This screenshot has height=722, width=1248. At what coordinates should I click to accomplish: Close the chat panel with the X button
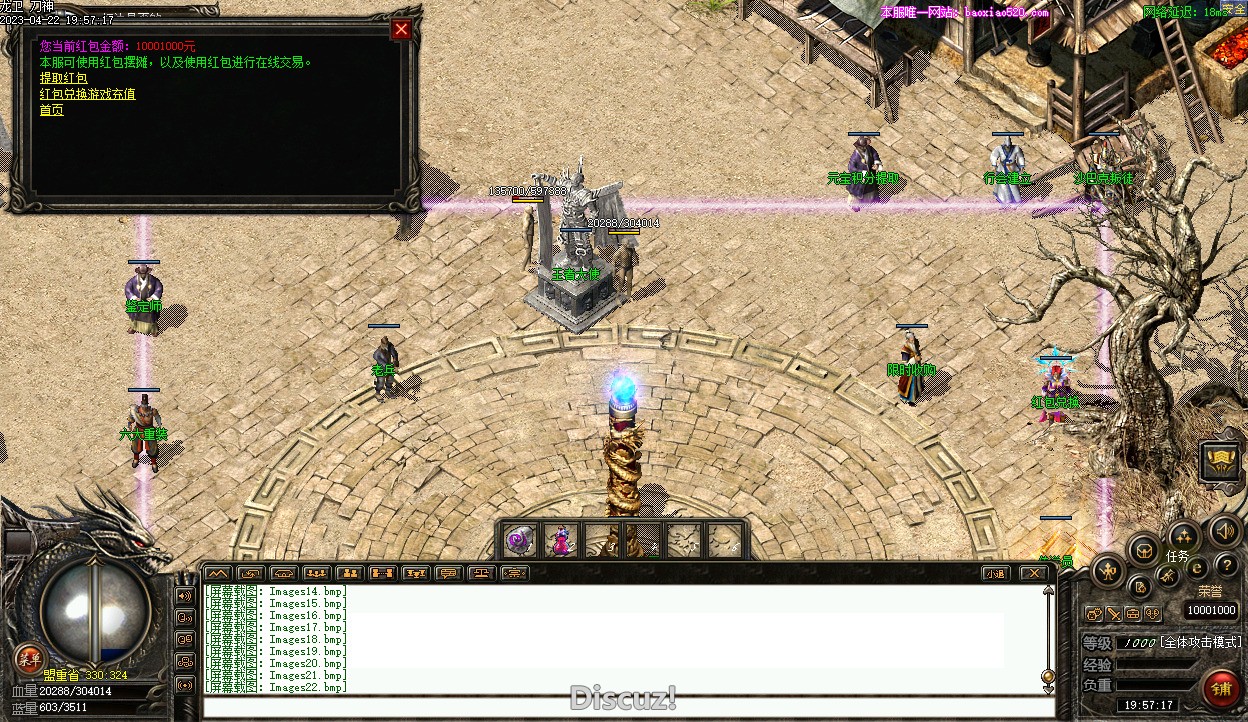click(1033, 573)
